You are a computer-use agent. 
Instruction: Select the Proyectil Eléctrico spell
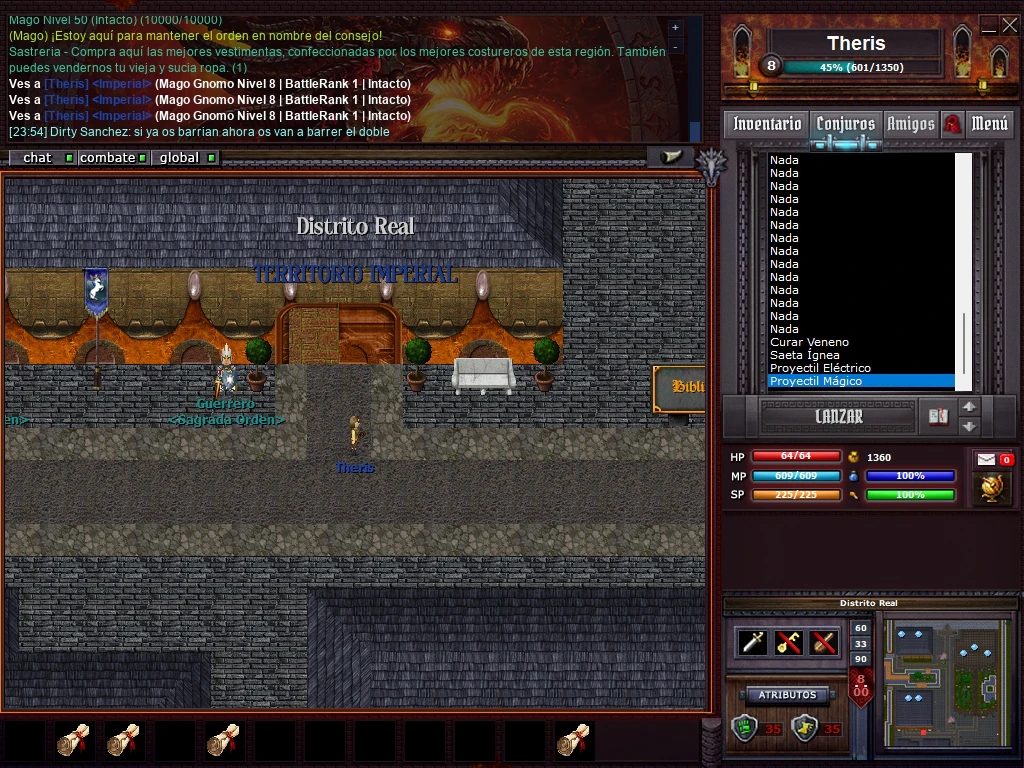click(820, 368)
